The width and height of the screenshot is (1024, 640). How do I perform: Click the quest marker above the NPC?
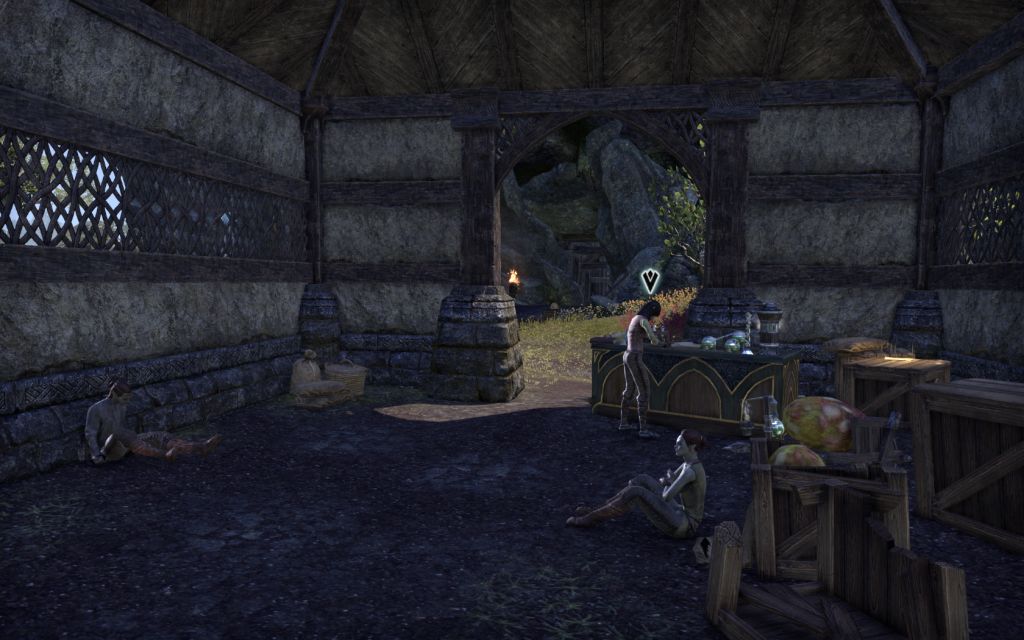coord(651,280)
